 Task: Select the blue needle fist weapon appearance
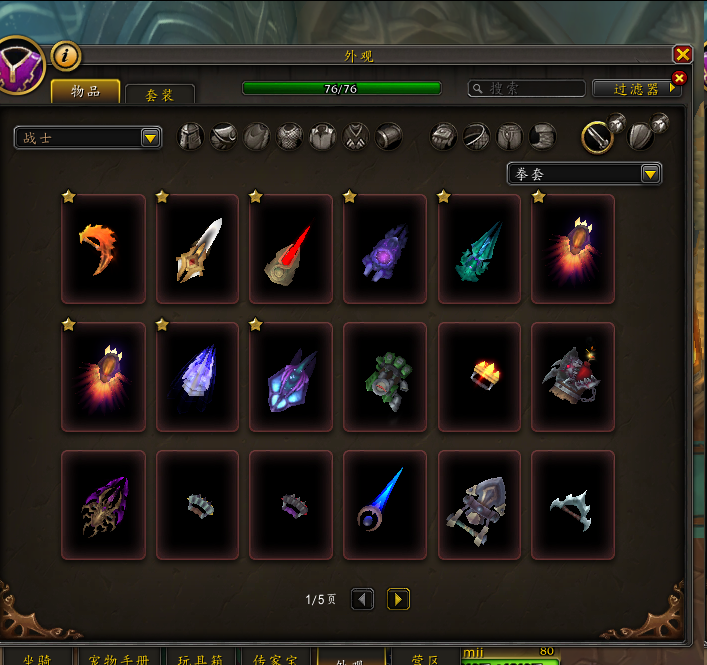[385, 504]
